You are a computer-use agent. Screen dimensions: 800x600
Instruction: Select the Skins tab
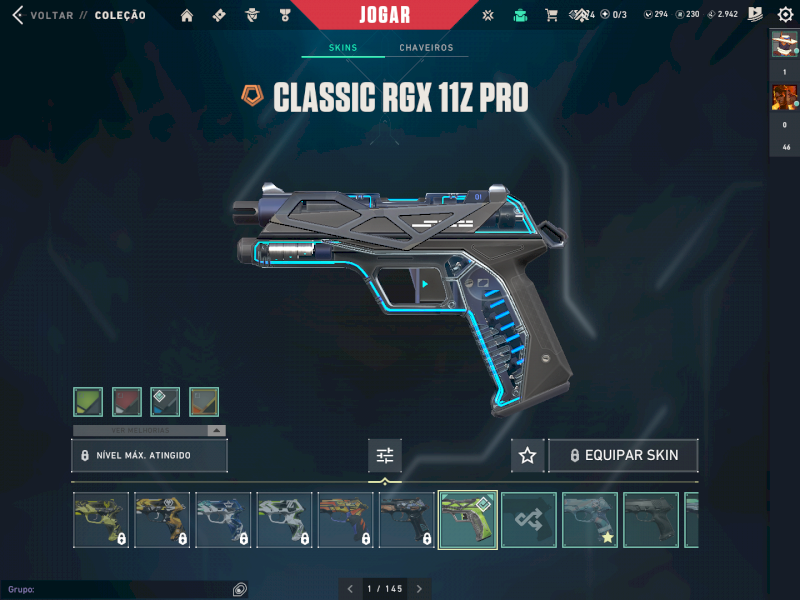point(343,48)
